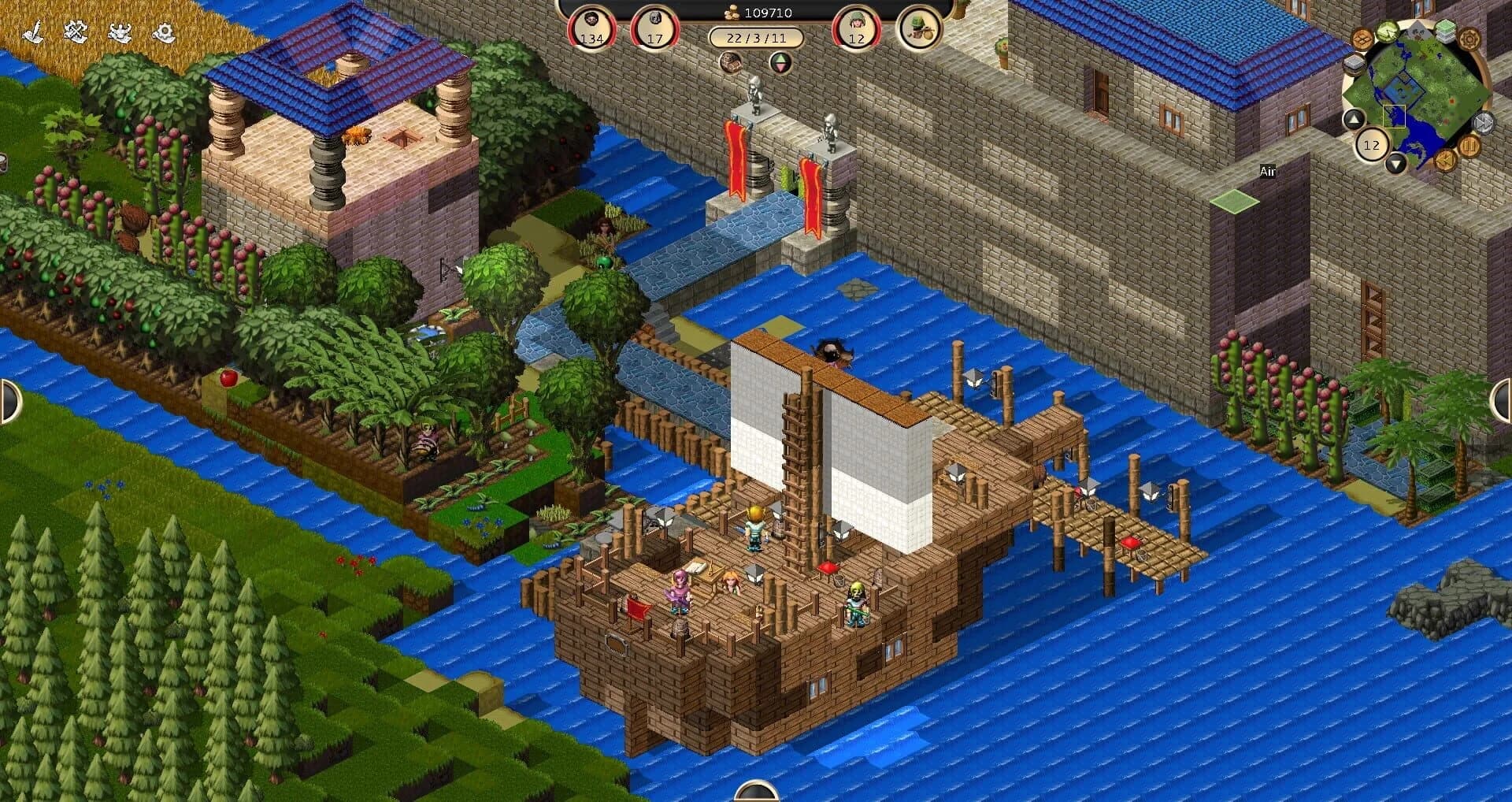This screenshot has width=1512, height=802.
Task: Toggle the gray layer-stack icon left of the minimap
Action: [1353, 63]
